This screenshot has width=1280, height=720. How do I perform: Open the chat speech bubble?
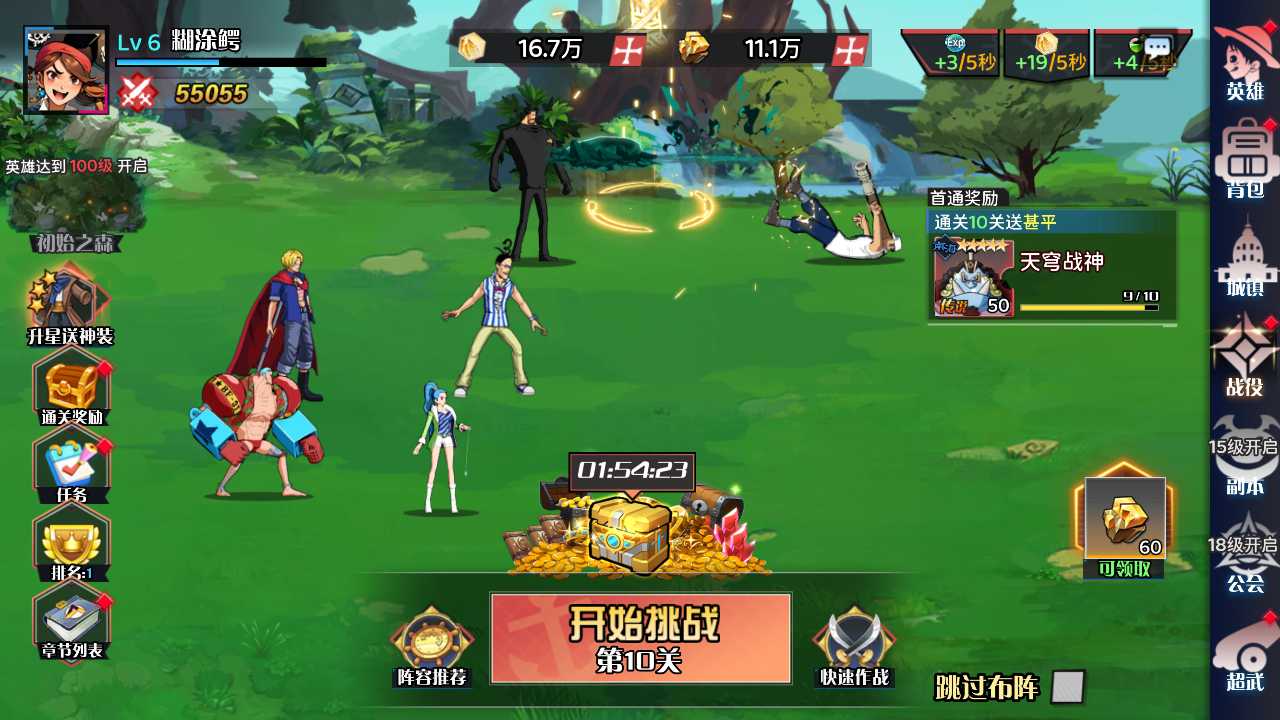coord(1157,47)
